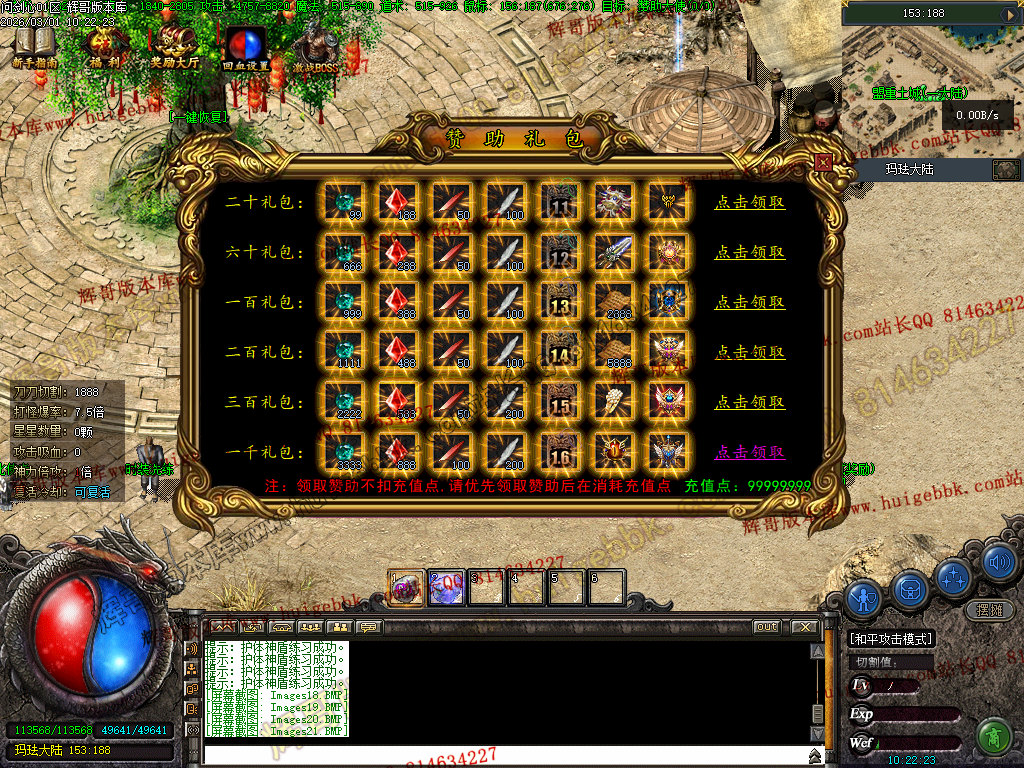The height and width of the screenshot is (768, 1024).
Task: Claim the 一百礼包 via 点击领取
Action: click(x=749, y=302)
